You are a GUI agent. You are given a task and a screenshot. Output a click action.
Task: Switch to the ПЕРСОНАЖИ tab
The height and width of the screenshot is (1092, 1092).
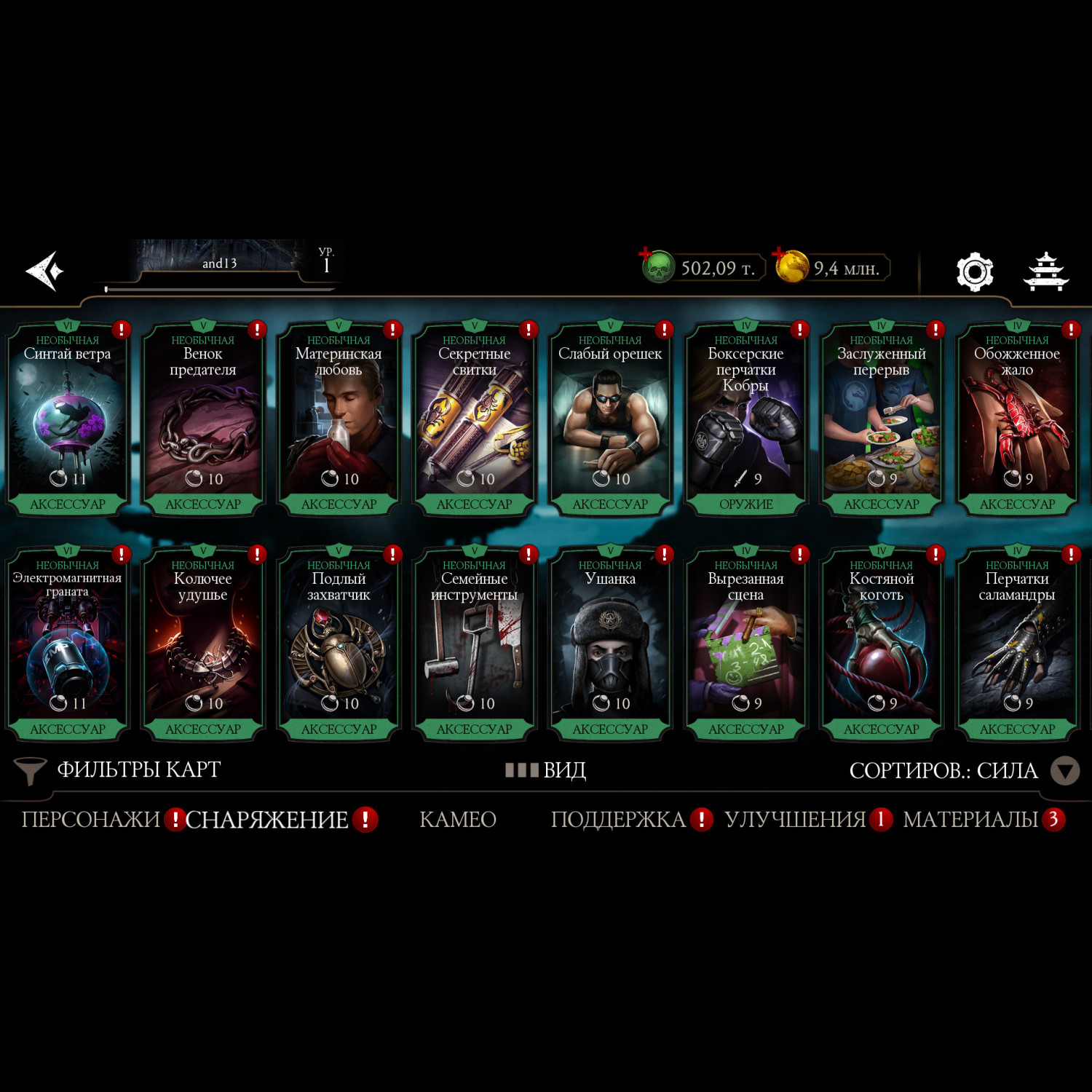[90, 820]
